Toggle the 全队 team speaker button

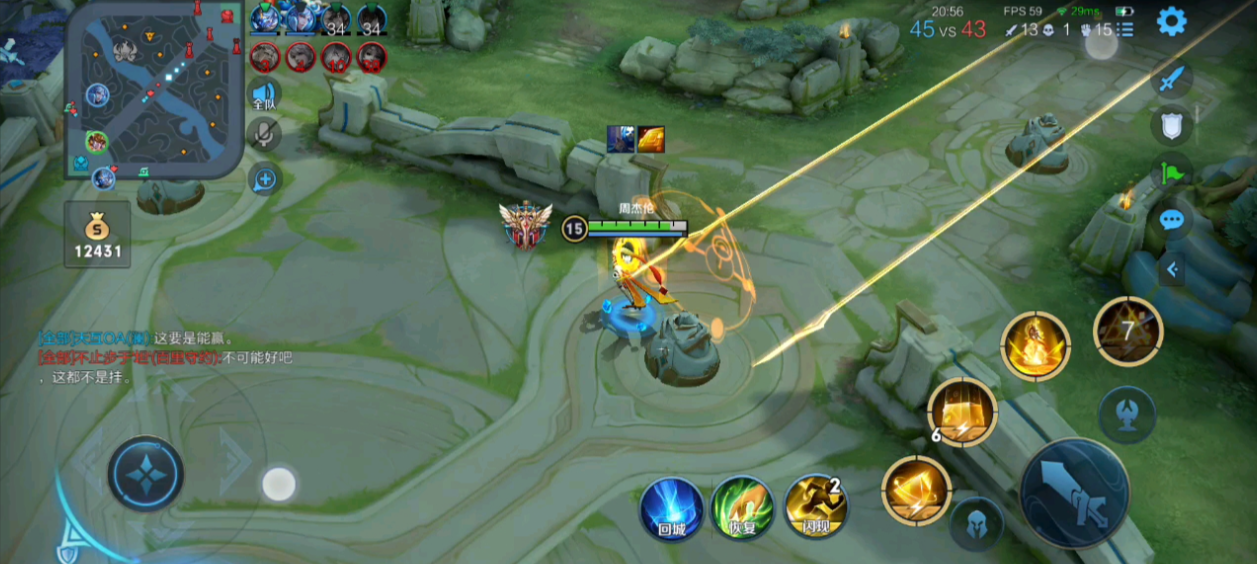[264, 94]
